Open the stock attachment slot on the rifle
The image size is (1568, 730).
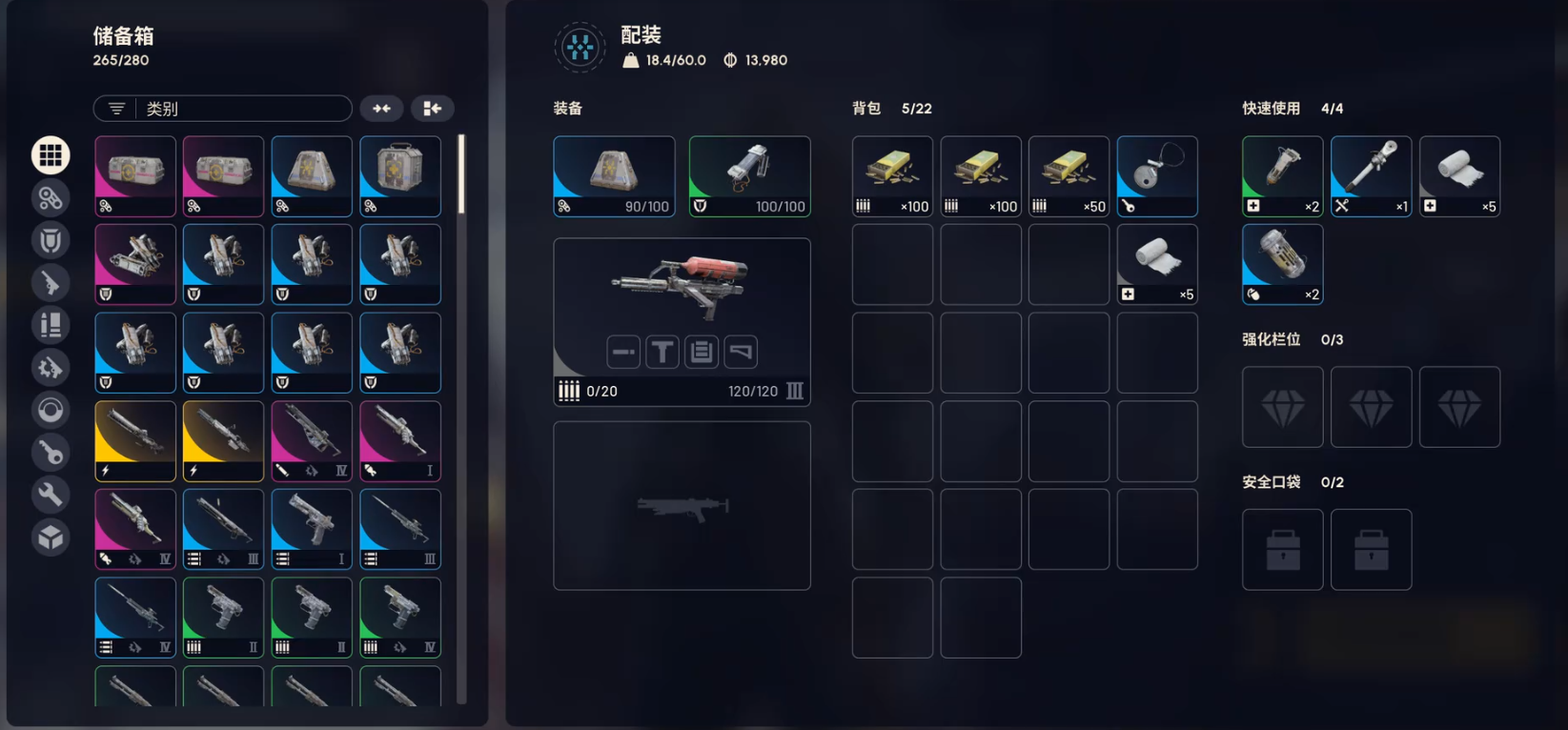[x=741, y=352]
